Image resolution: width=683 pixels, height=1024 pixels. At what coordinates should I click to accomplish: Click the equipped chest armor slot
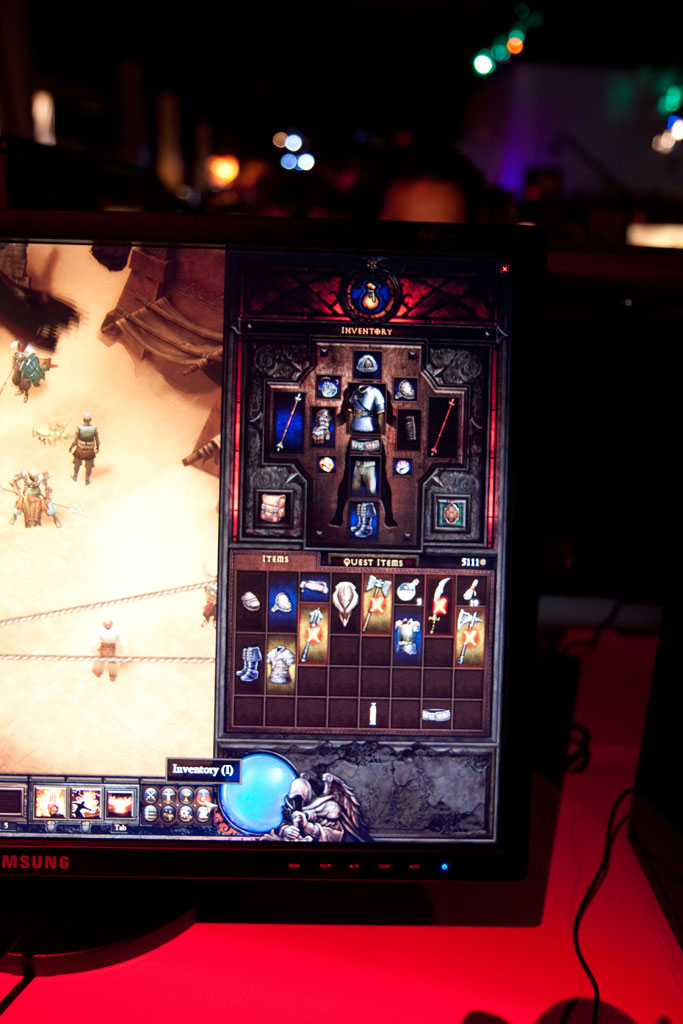point(367,408)
